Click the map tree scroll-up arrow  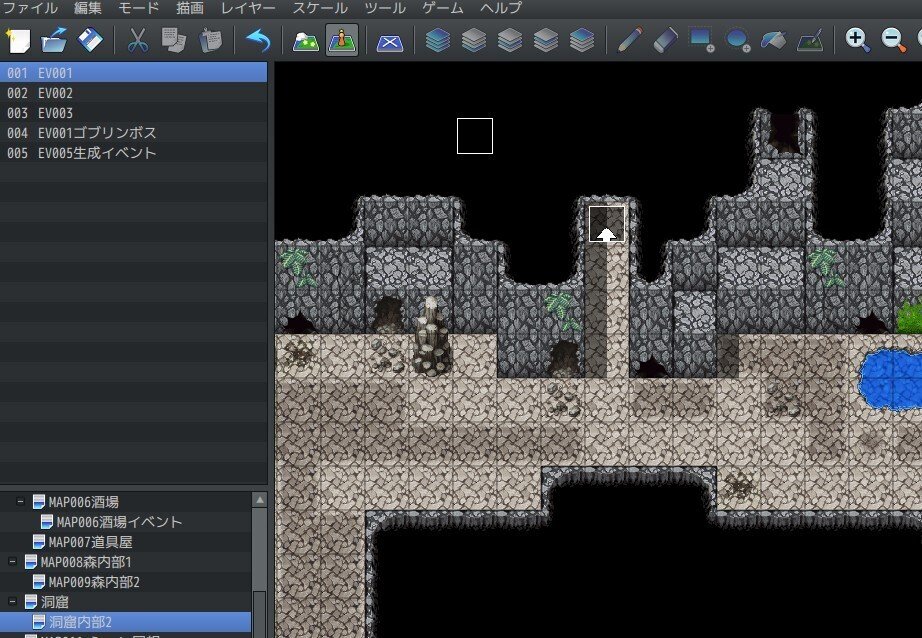tap(260, 500)
